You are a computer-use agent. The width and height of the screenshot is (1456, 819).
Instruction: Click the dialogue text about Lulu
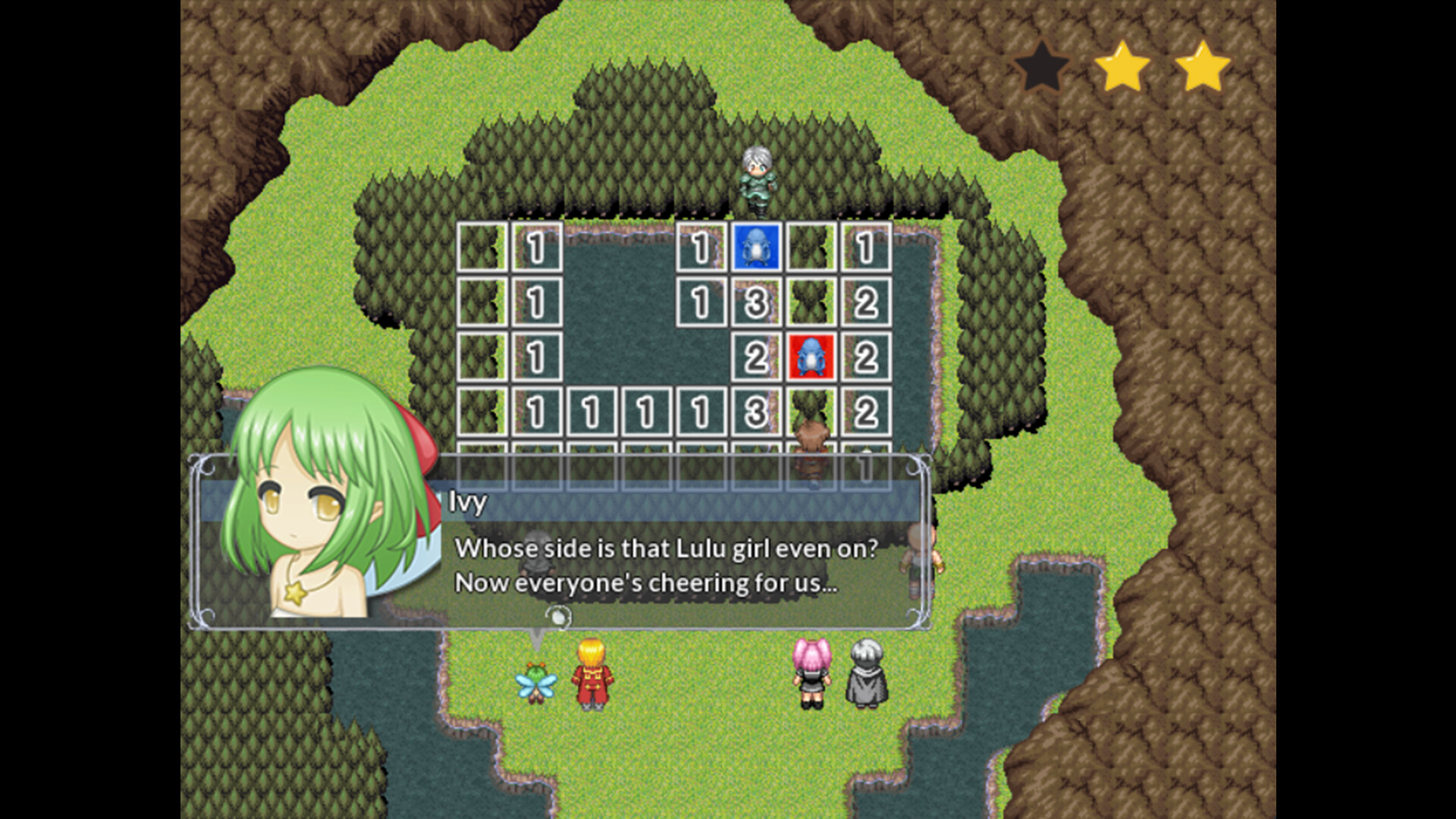coord(664,548)
